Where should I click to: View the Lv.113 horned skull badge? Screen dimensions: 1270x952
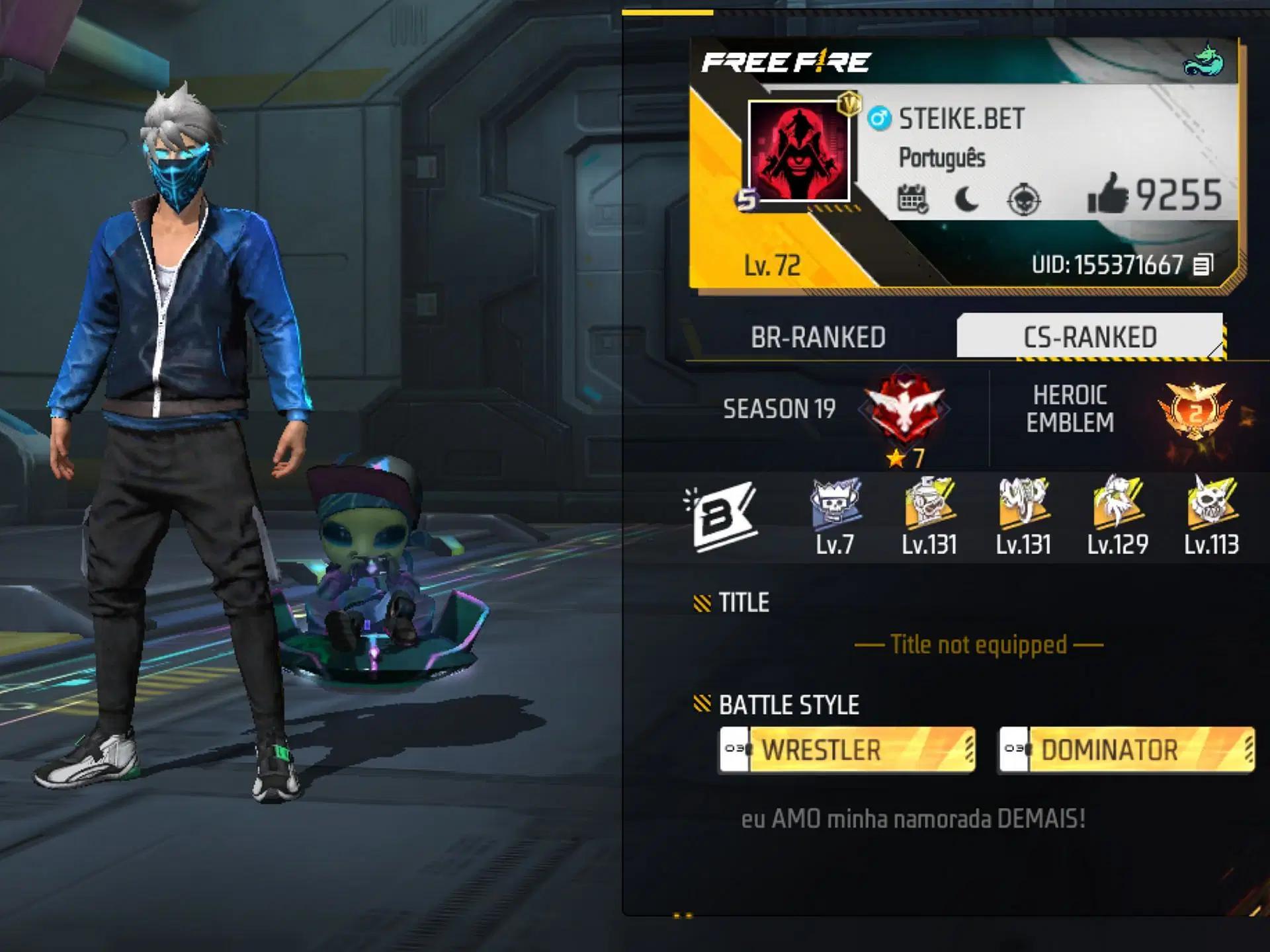(x=1211, y=504)
